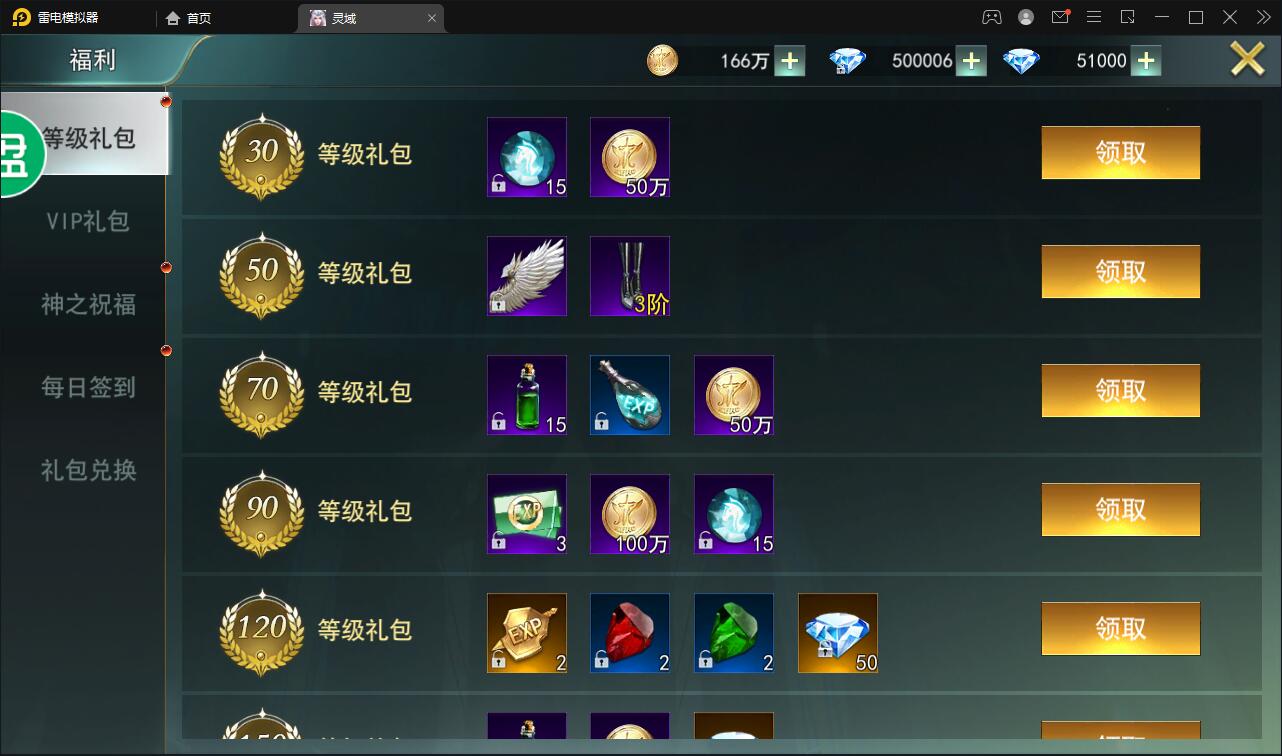Click the diamond x50 item thumbnail
1282x756 pixels.
[837, 632]
